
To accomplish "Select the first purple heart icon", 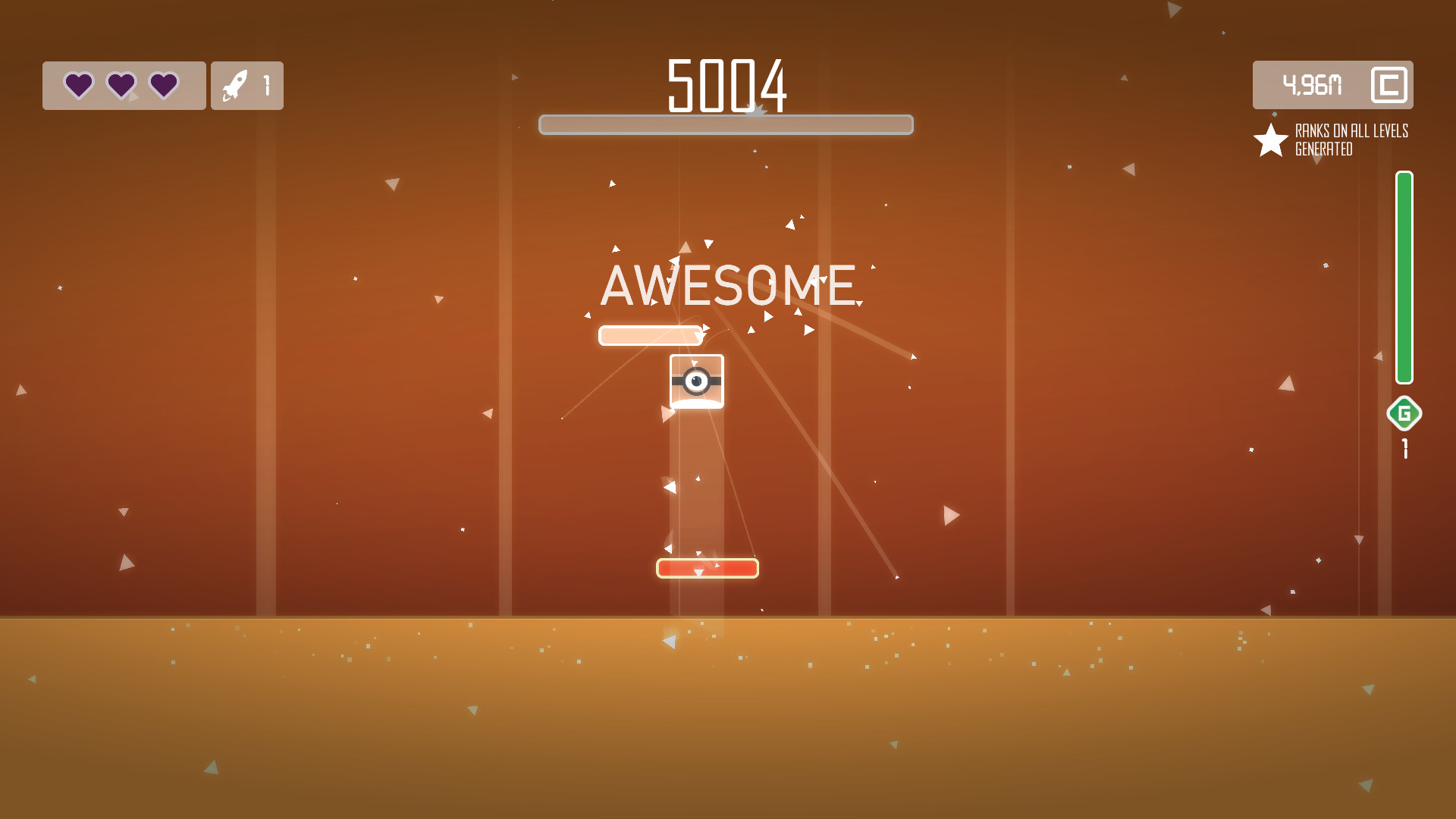I will [x=78, y=86].
